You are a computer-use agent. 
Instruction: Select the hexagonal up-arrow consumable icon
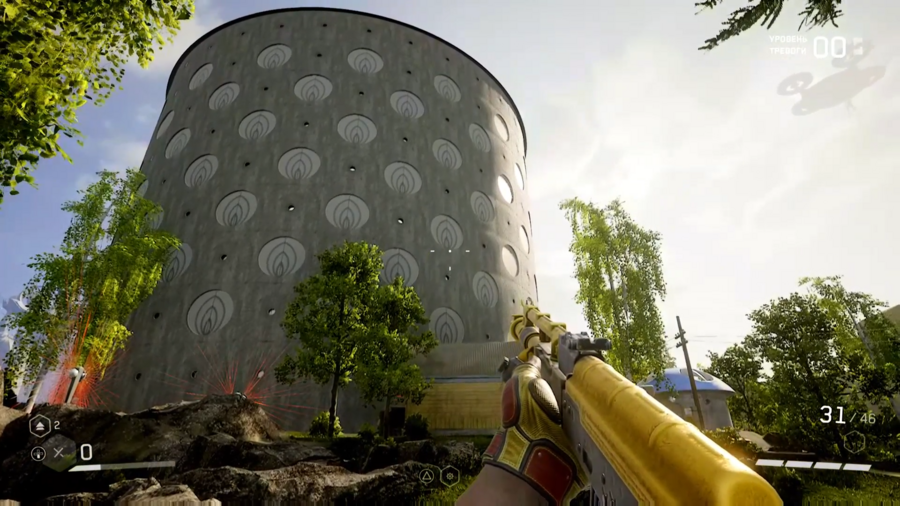point(40,427)
